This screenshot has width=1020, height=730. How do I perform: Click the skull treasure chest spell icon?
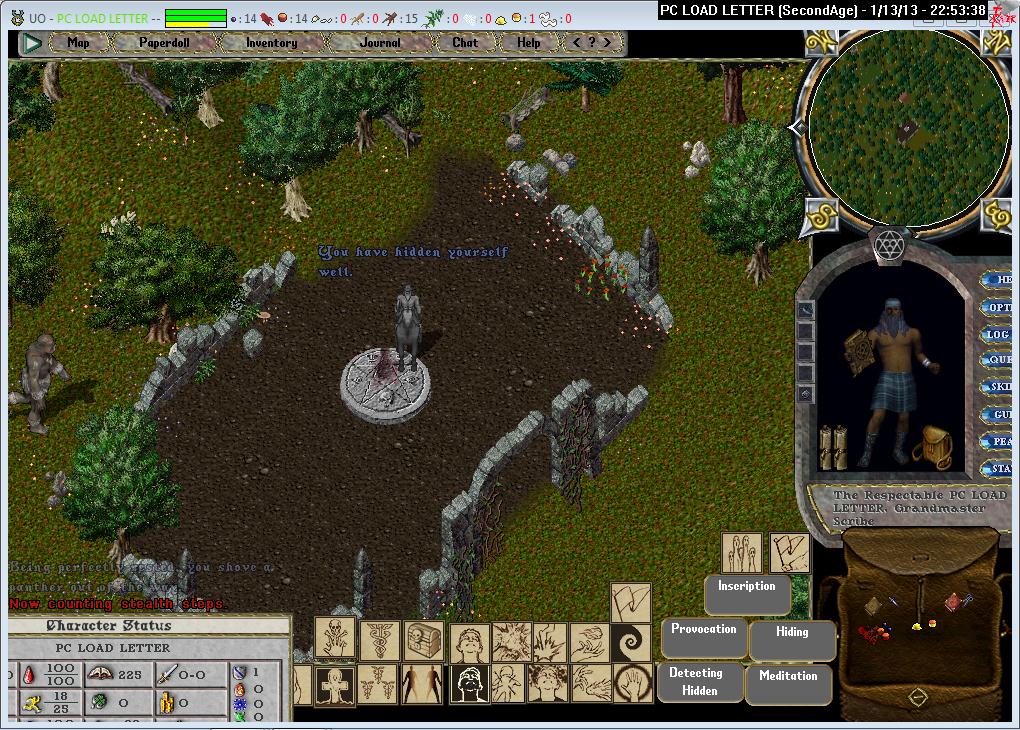pyautogui.click(x=420, y=640)
